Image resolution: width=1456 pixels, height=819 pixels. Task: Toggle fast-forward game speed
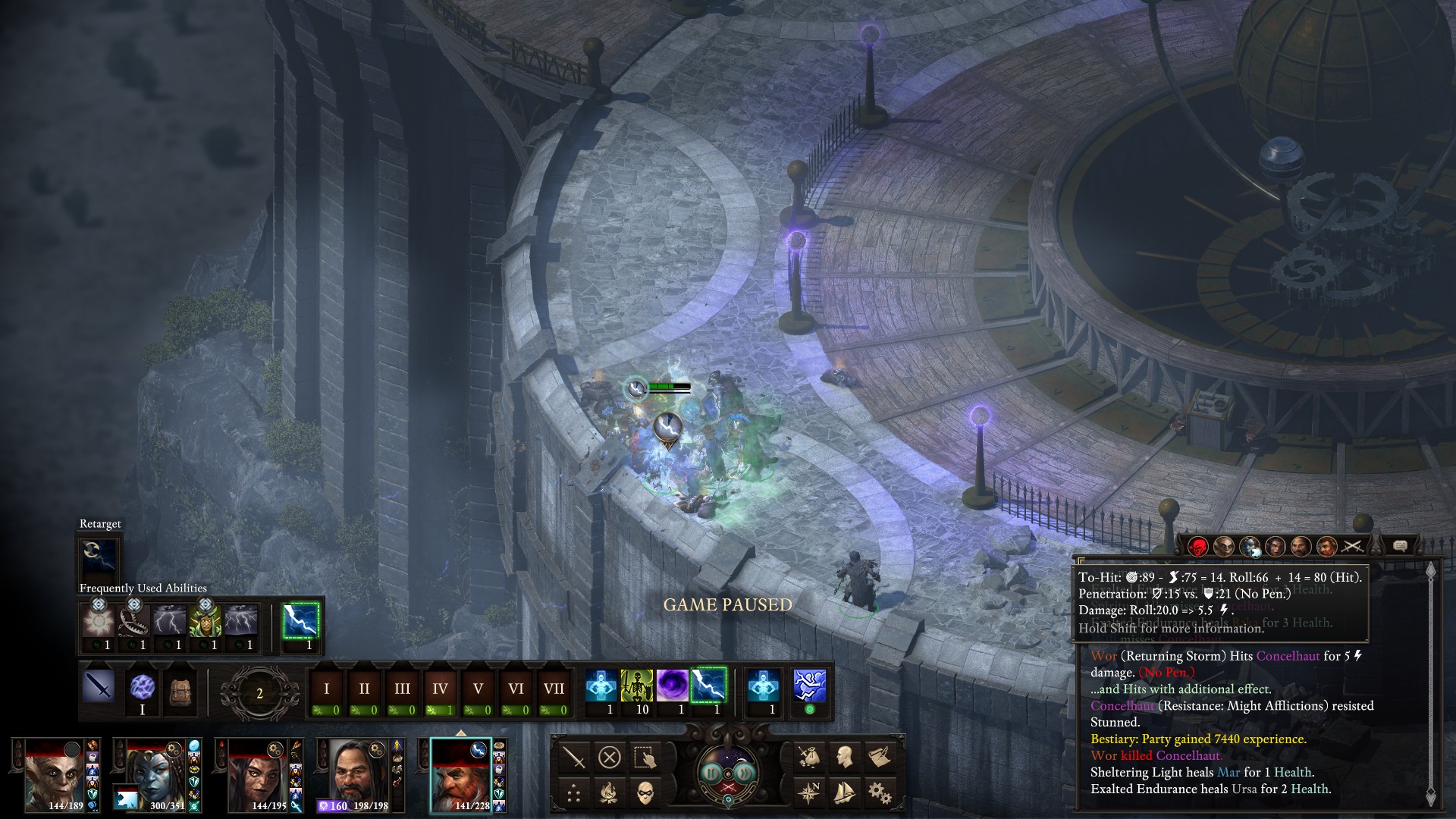[x=746, y=773]
